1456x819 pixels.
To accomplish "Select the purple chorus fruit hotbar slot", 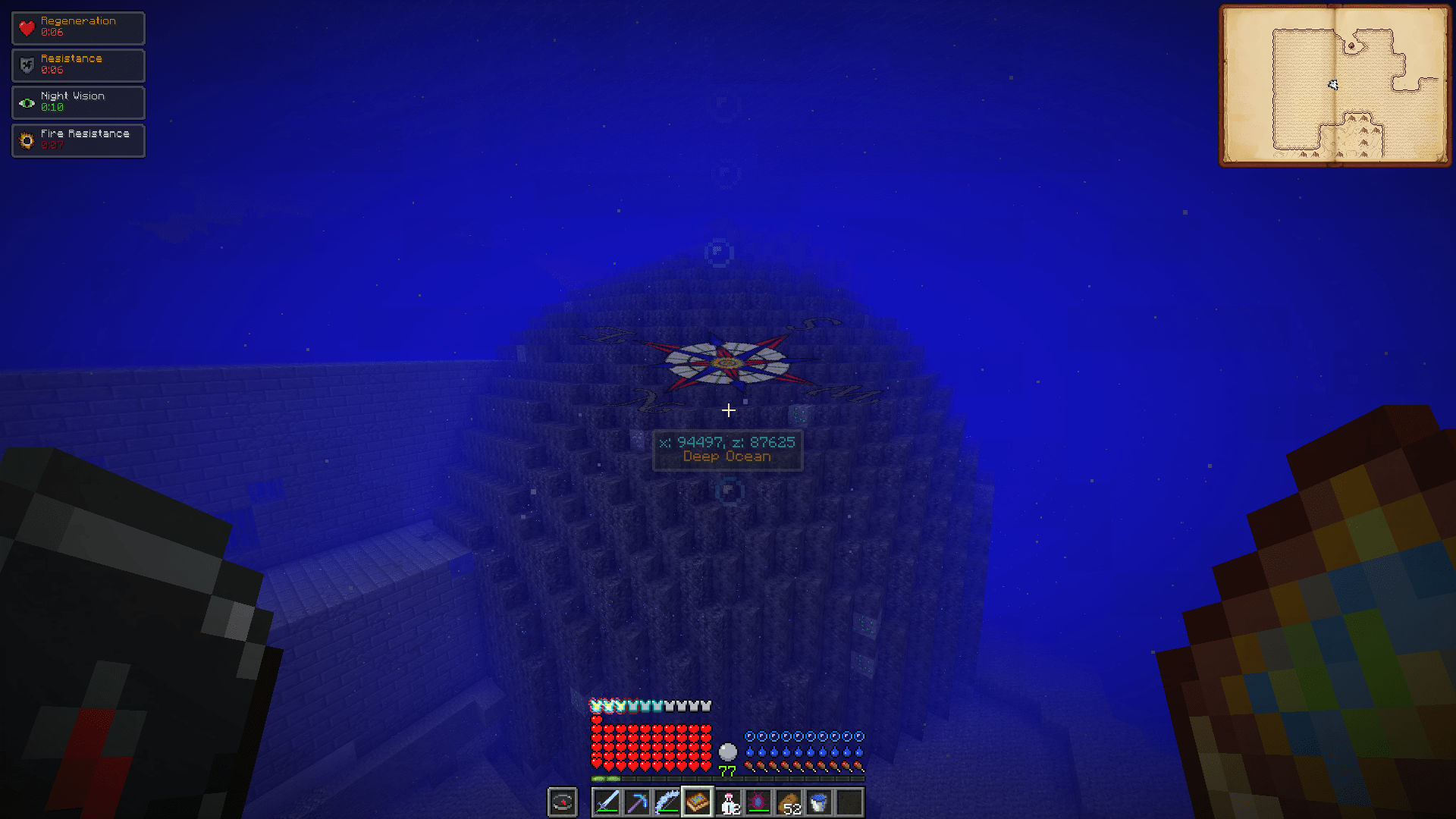I will tap(758, 802).
